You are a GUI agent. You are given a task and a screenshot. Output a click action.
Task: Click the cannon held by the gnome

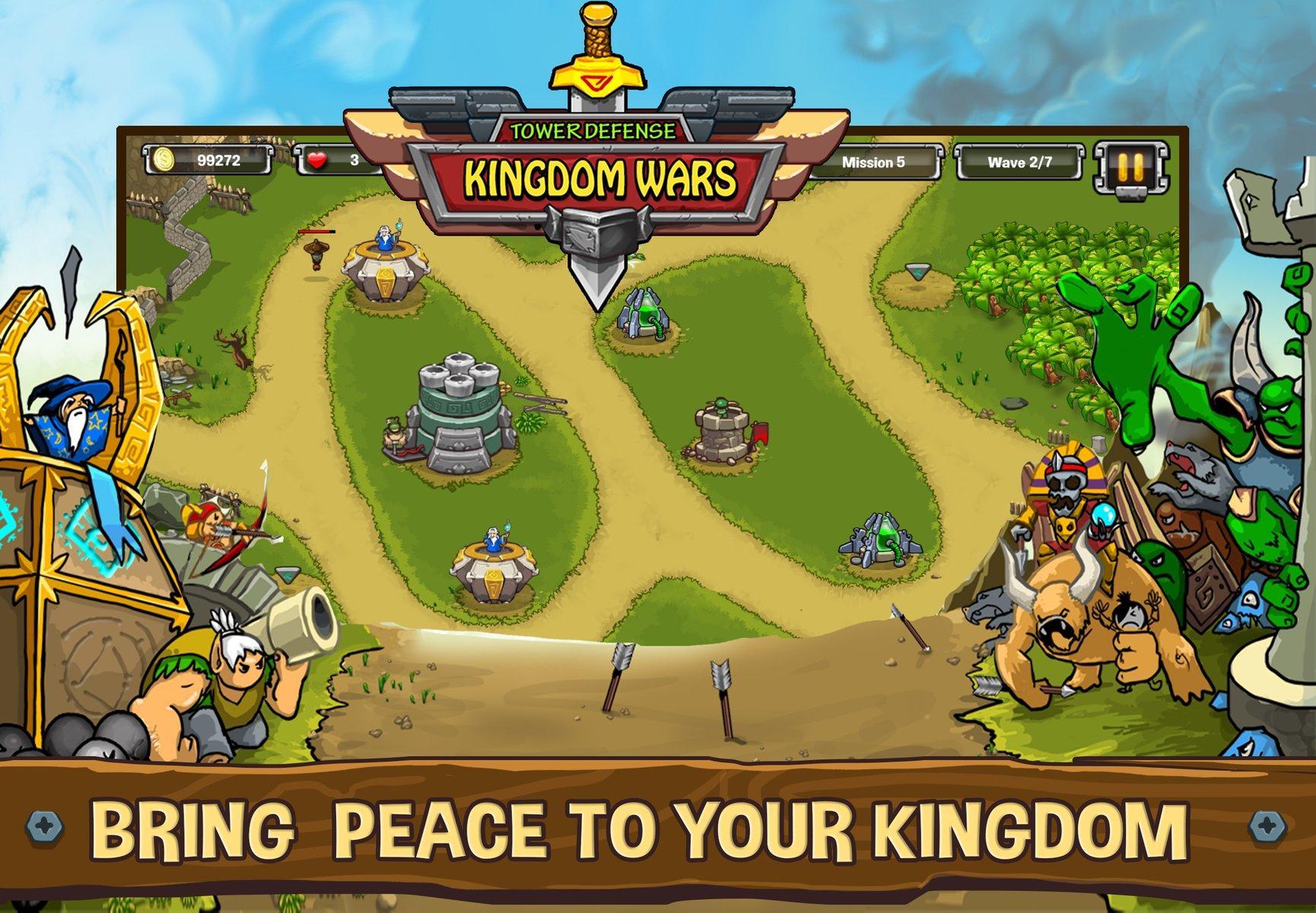coord(297,616)
